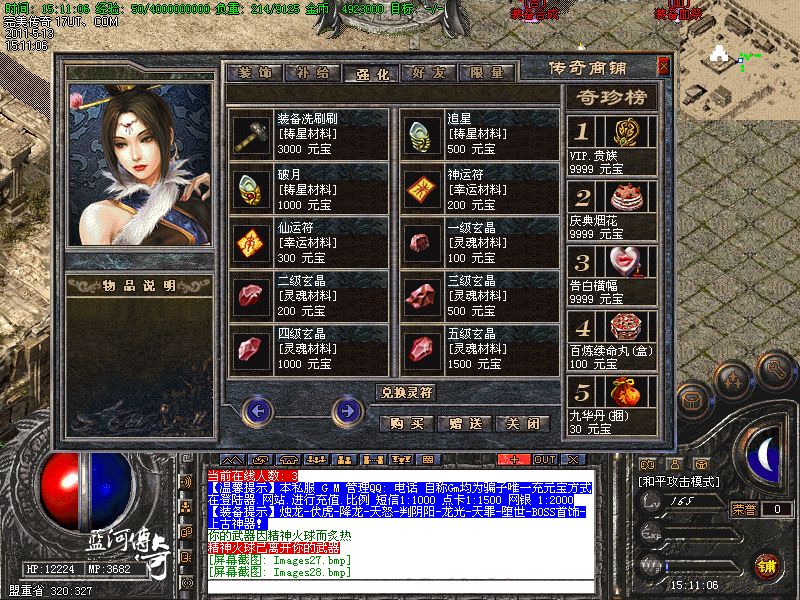Click the 购买 buy button

[407, 423]
